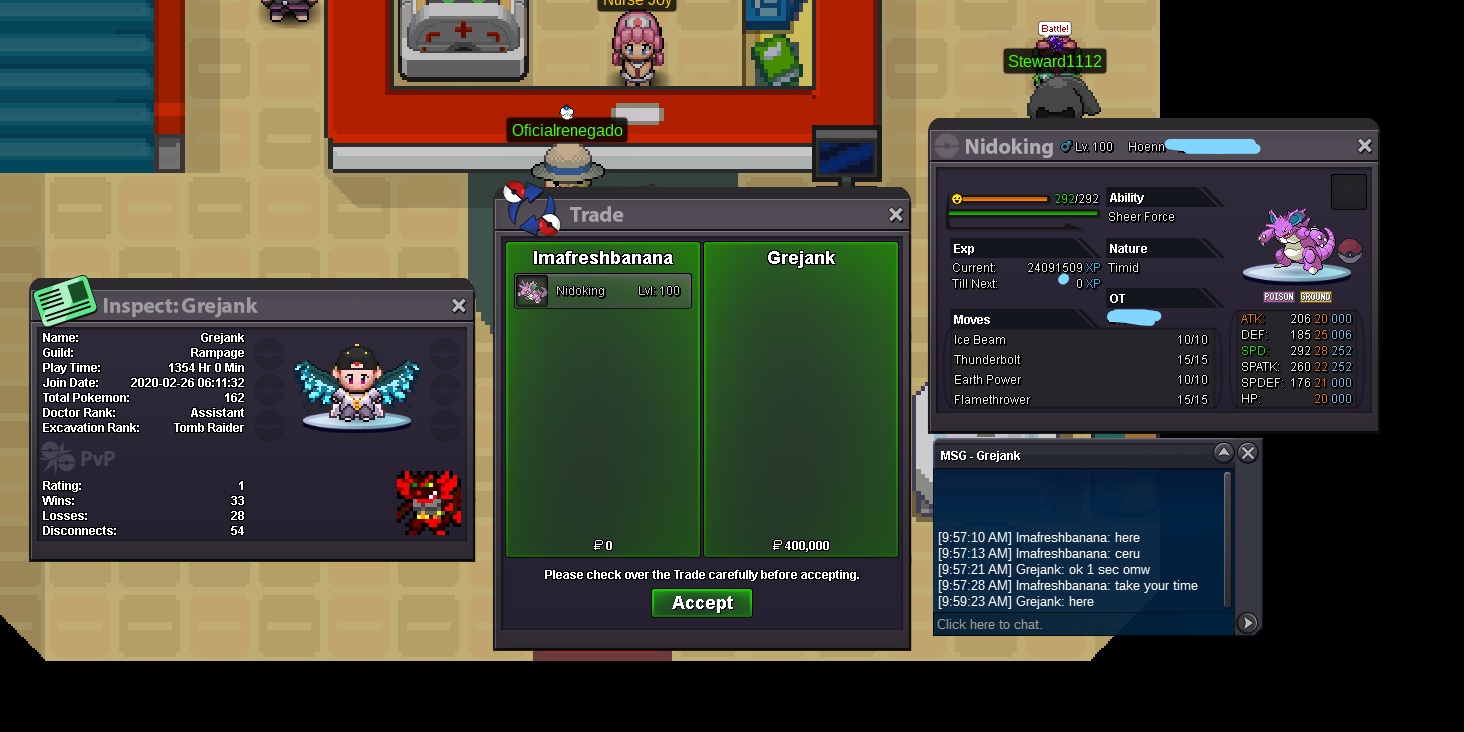Screen dimensions: 1464x732
Task: Select the Earth Power move row
Action: point(1080,380)
